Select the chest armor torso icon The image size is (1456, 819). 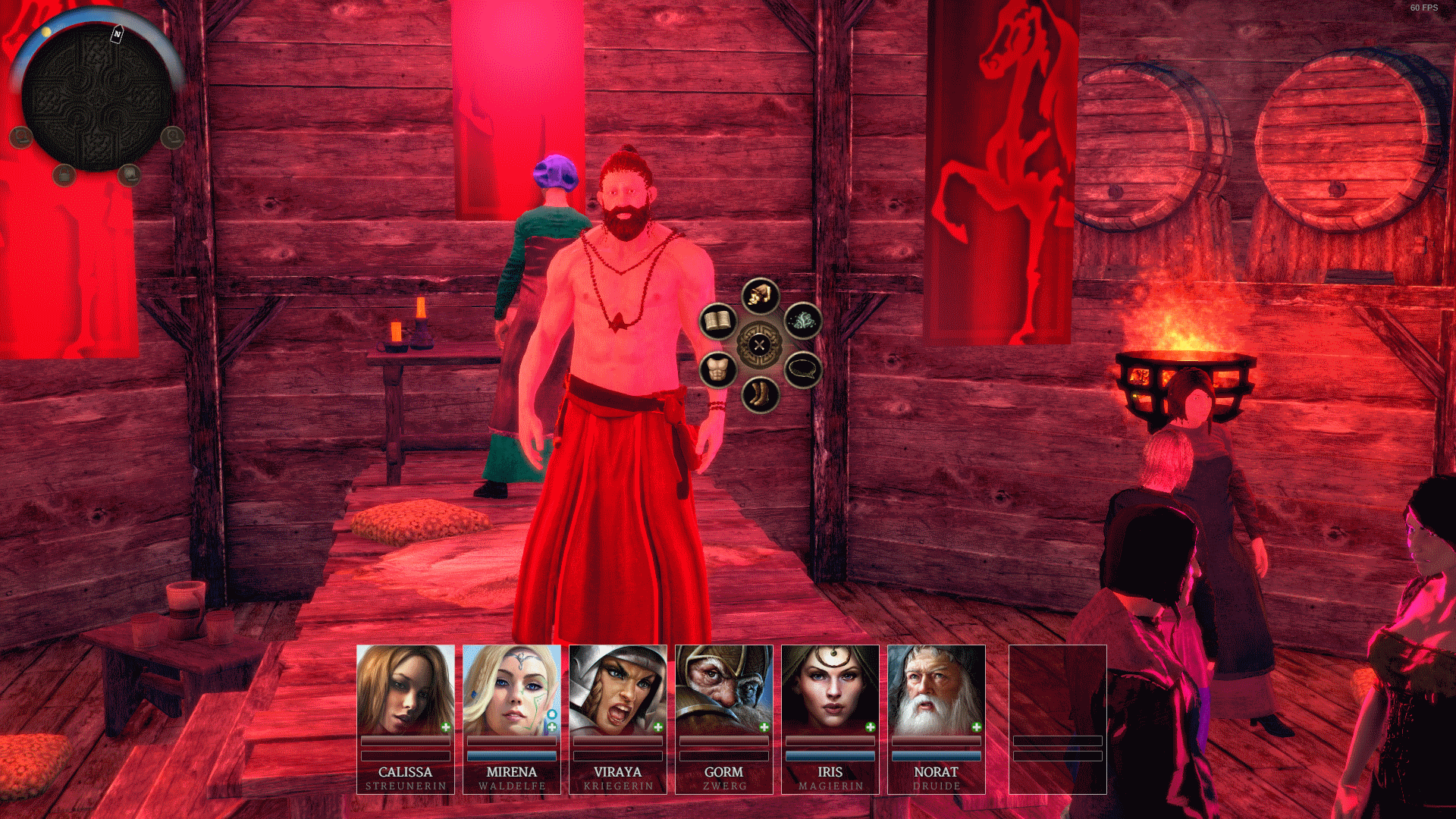pyautogui.click(x=717, y=370)
